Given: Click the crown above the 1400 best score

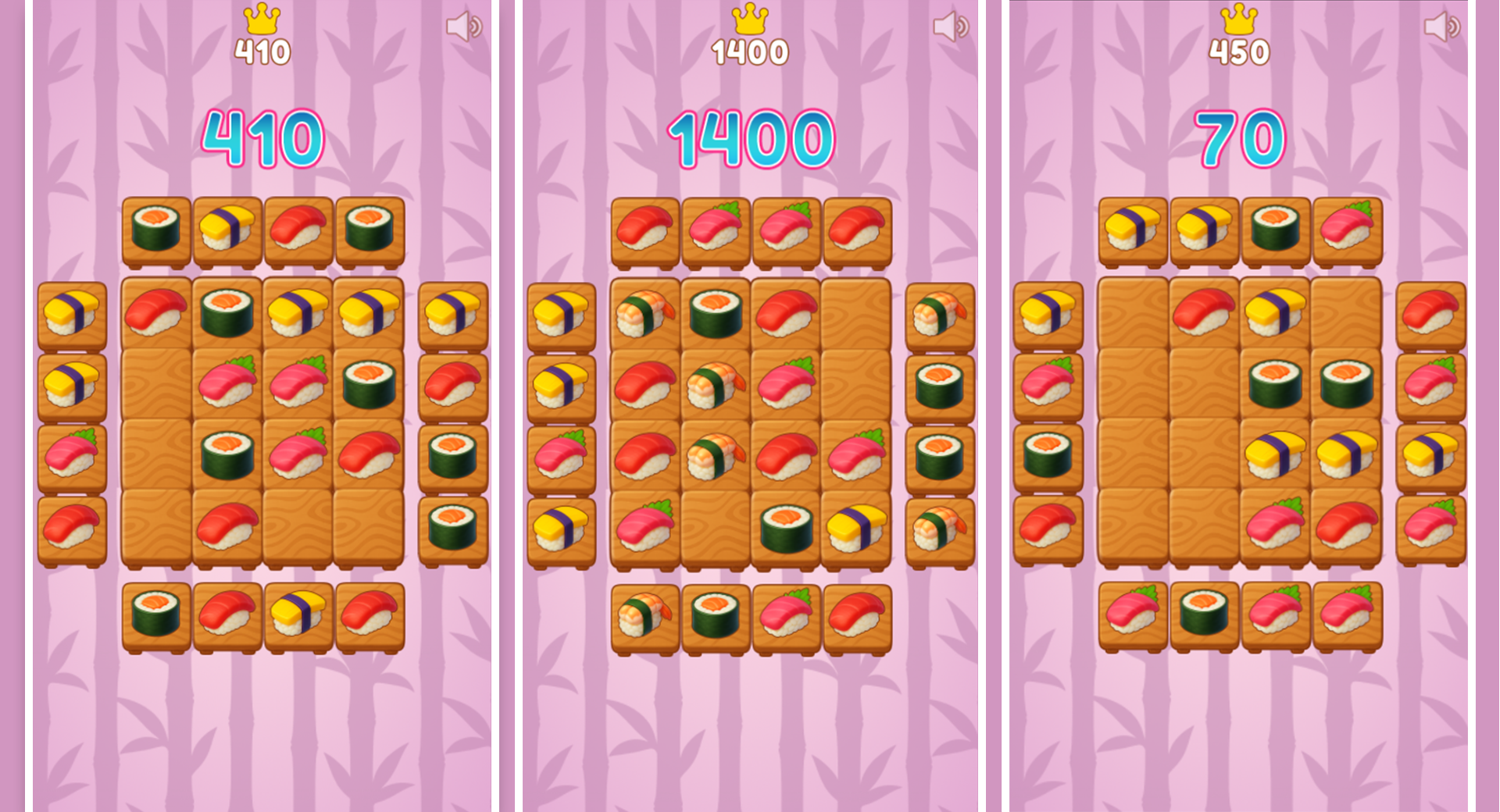Looking at the screenshot, I should 749,17.
